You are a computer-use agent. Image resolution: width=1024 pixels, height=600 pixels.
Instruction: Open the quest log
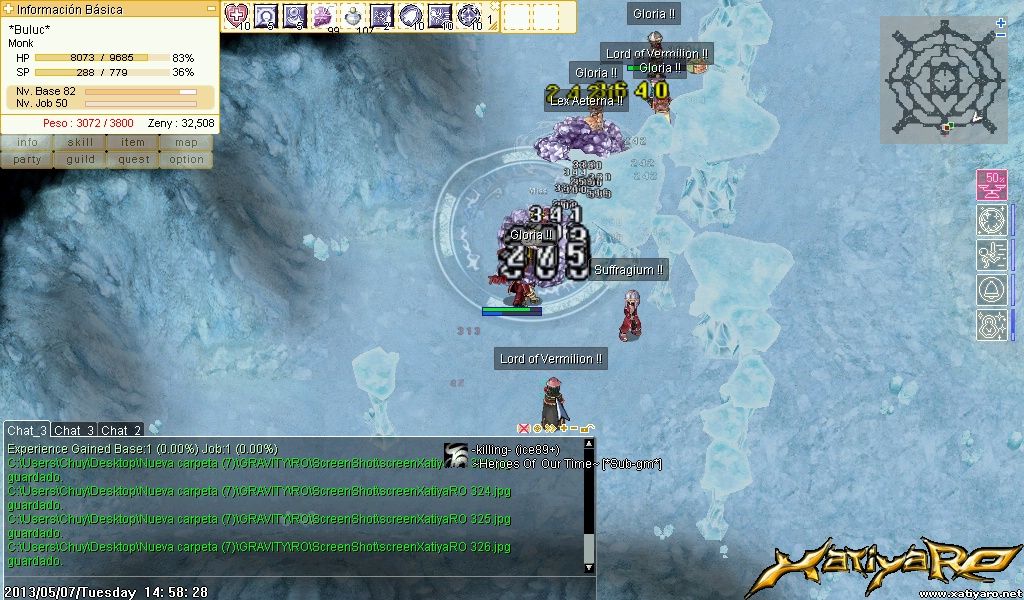point(133,159)
